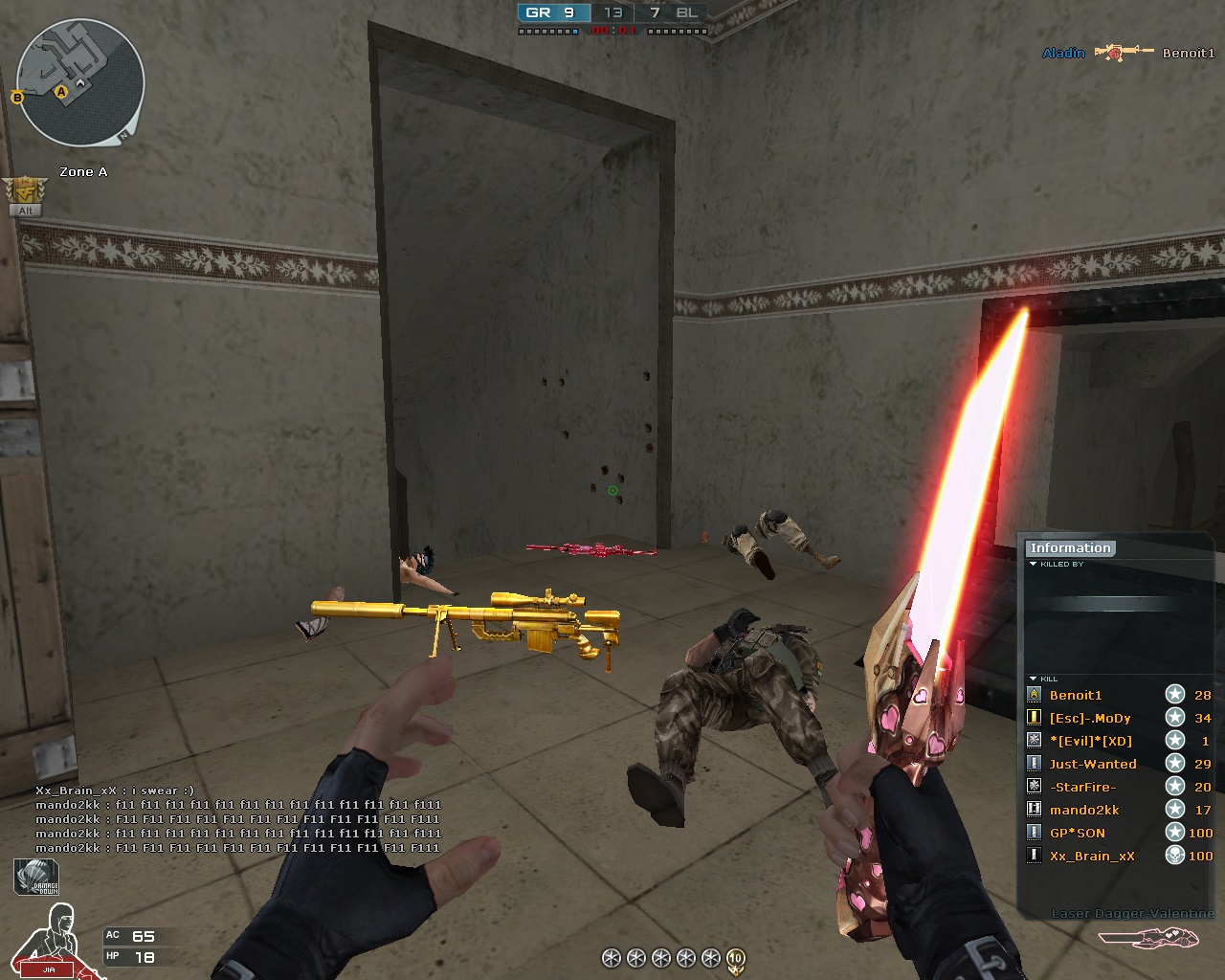This screenshot has width=1225, height=980.
Task: Click the Just-Wanted player name
Action: 1094,764
